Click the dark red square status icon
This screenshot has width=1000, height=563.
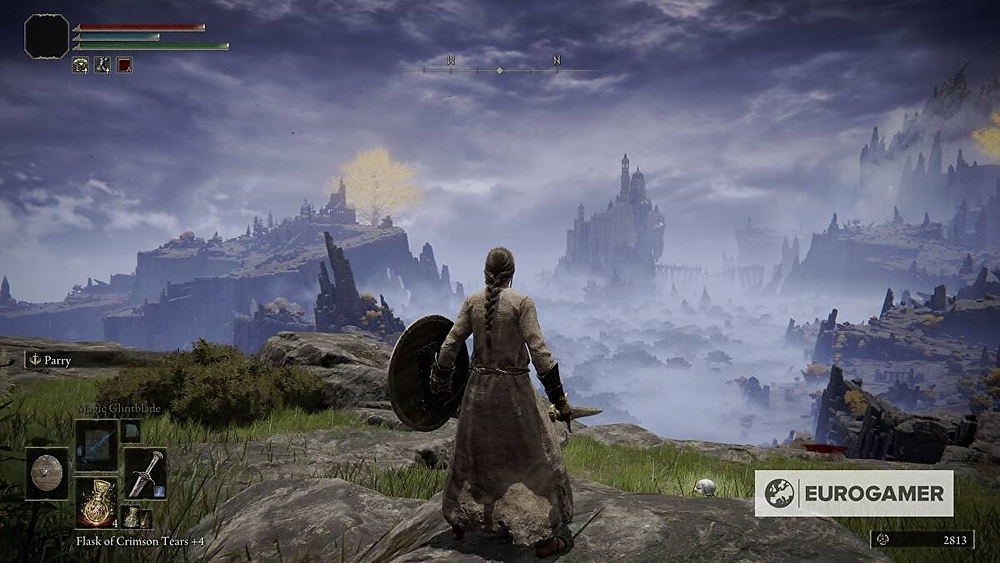(x=124, y=65)
